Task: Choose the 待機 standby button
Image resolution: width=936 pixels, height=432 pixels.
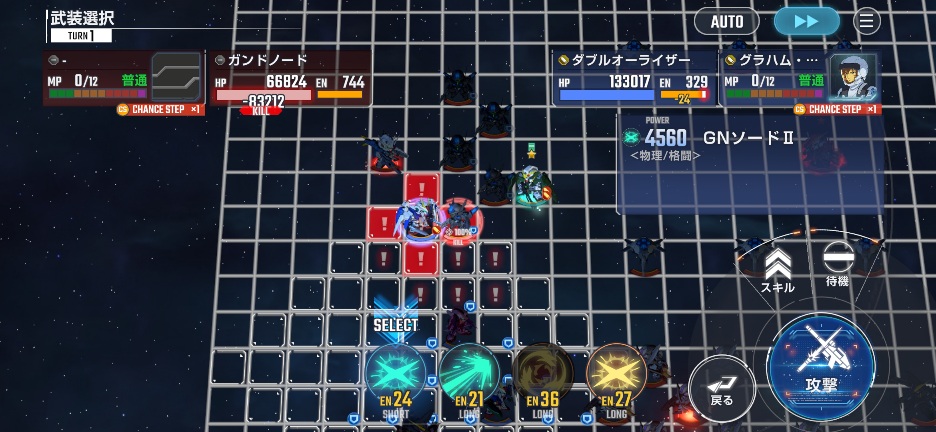Action: pyautogui.click(x=836, y=265)
